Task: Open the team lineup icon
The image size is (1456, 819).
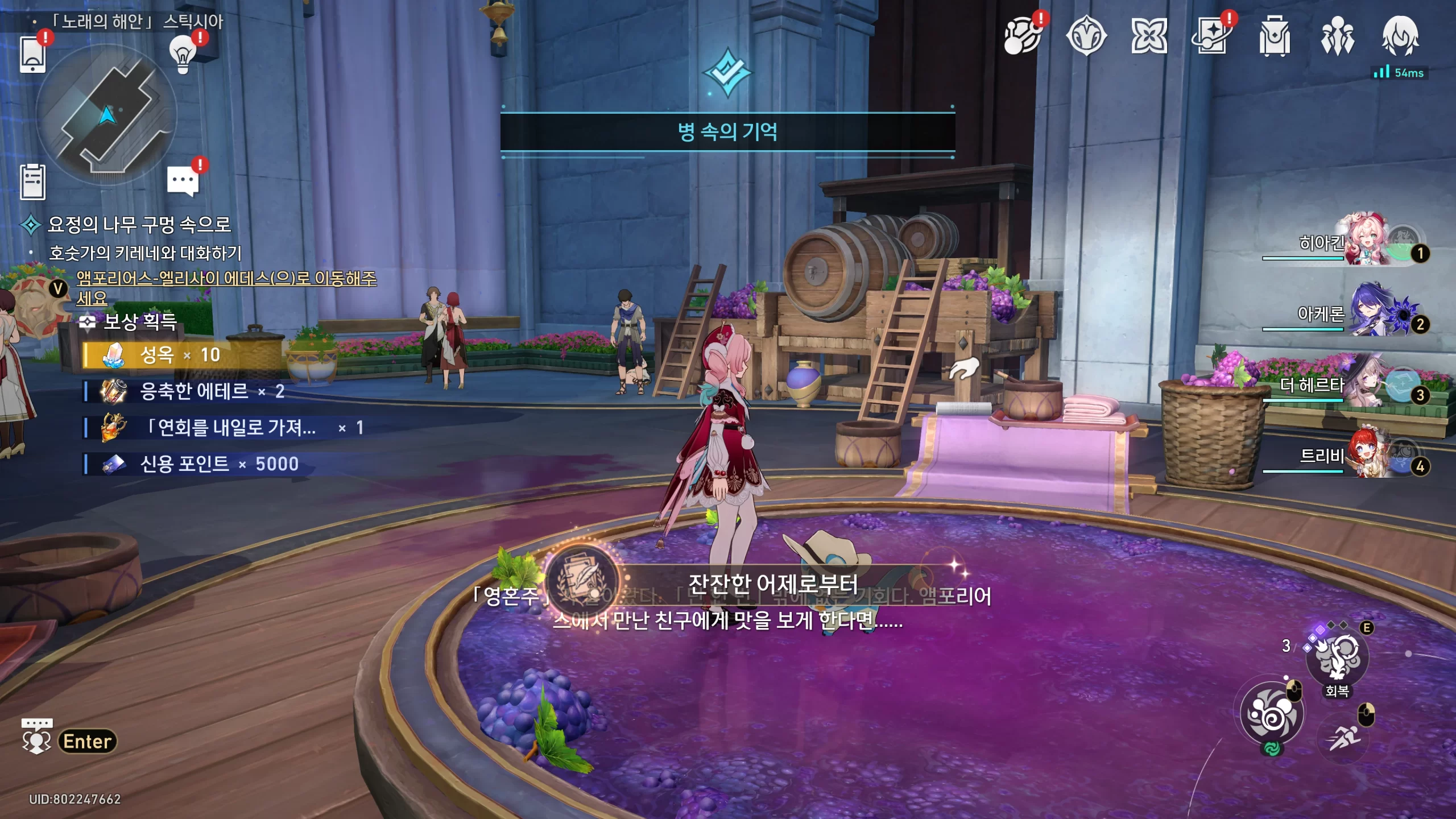Action: point(1337,36)
